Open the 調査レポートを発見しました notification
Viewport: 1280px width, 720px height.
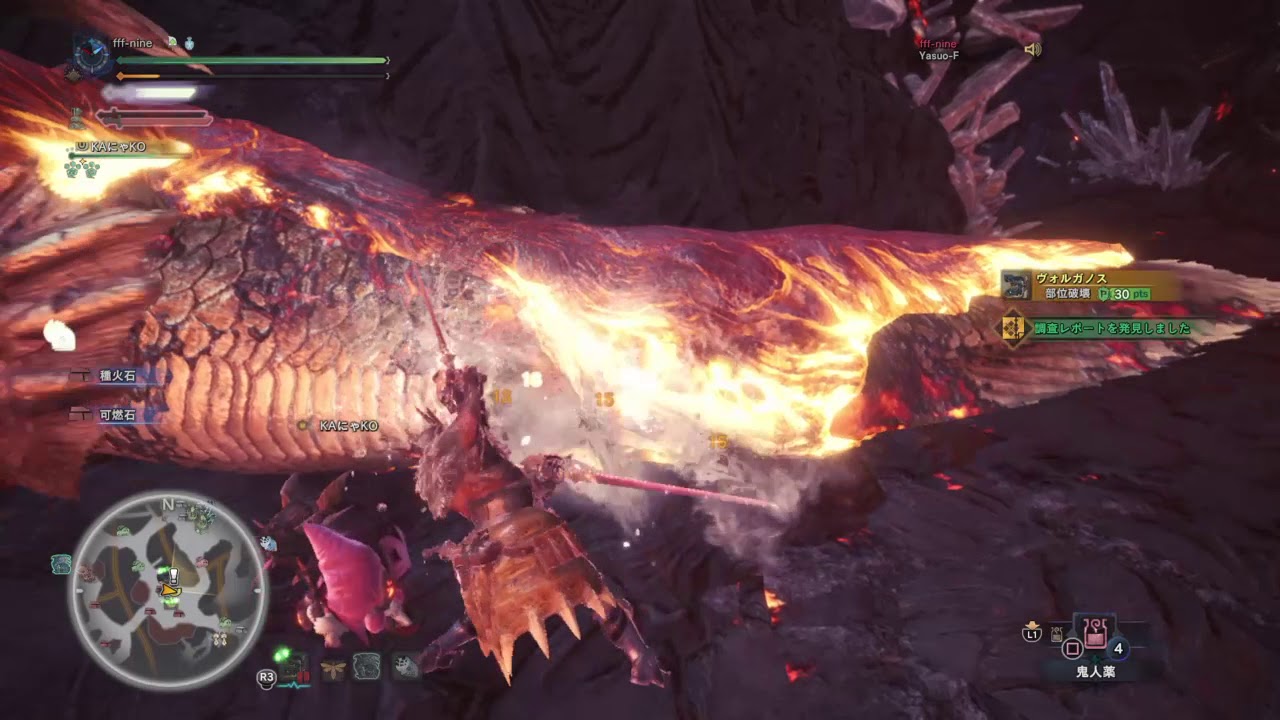tap(1108, 327)
